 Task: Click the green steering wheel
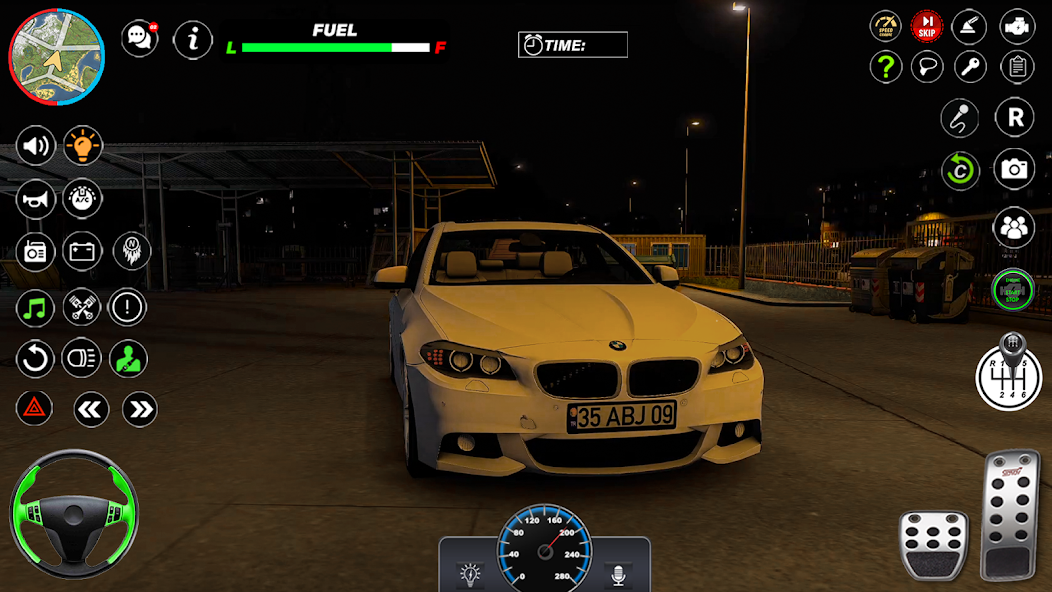pyautogui.click(x=73, y=514)
